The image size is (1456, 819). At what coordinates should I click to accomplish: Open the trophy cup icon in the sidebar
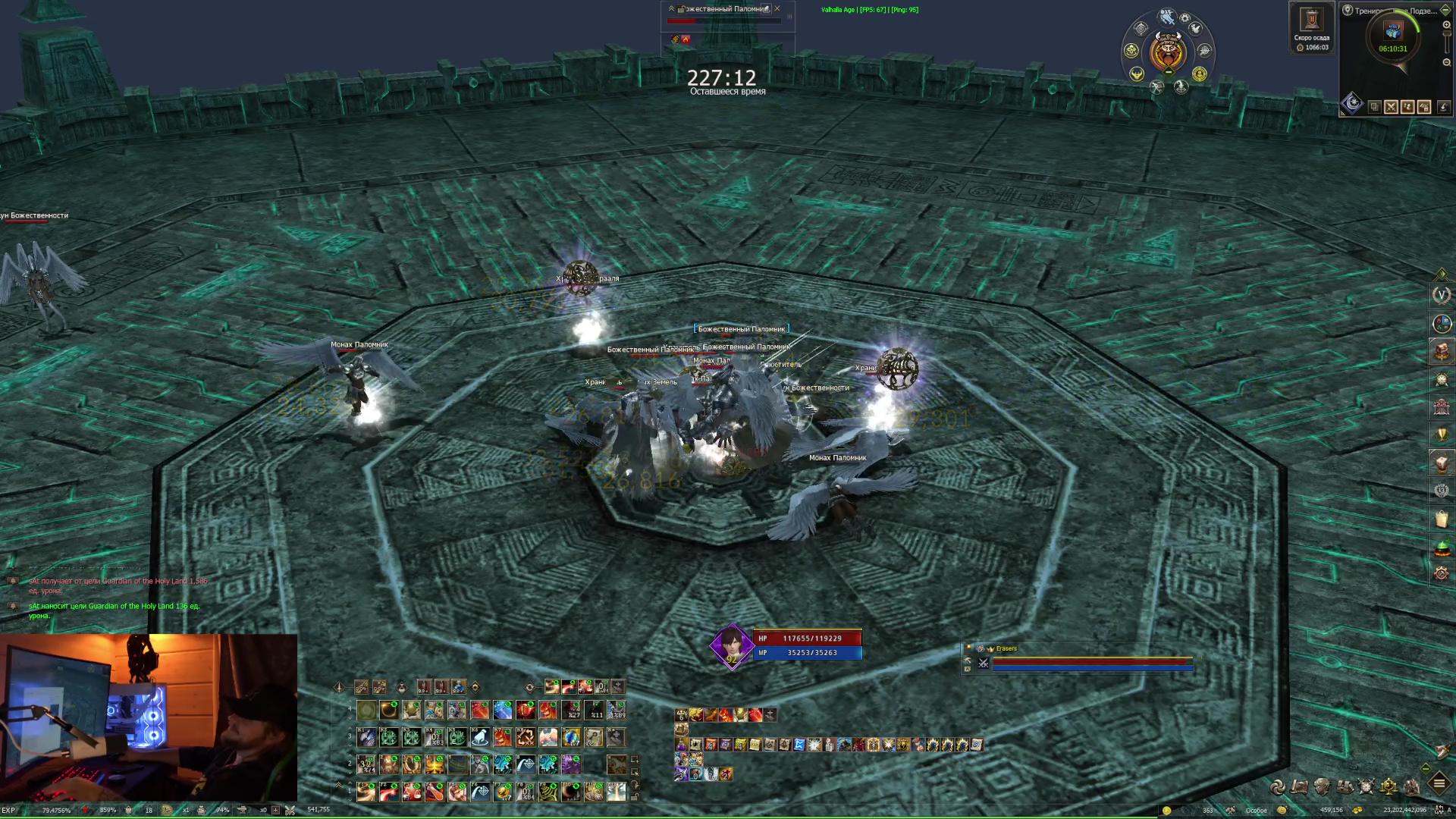[1442, 434]
